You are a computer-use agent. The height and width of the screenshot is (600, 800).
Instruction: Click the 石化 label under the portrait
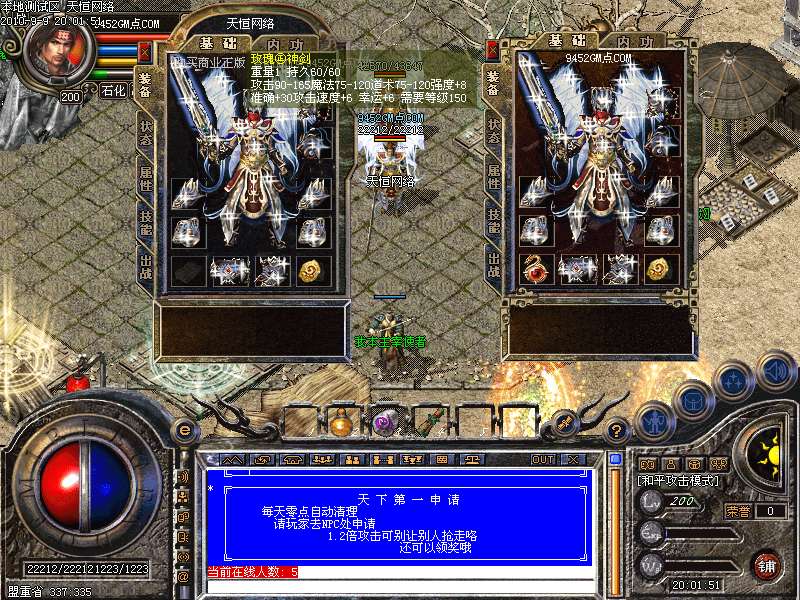pos(114,91)
